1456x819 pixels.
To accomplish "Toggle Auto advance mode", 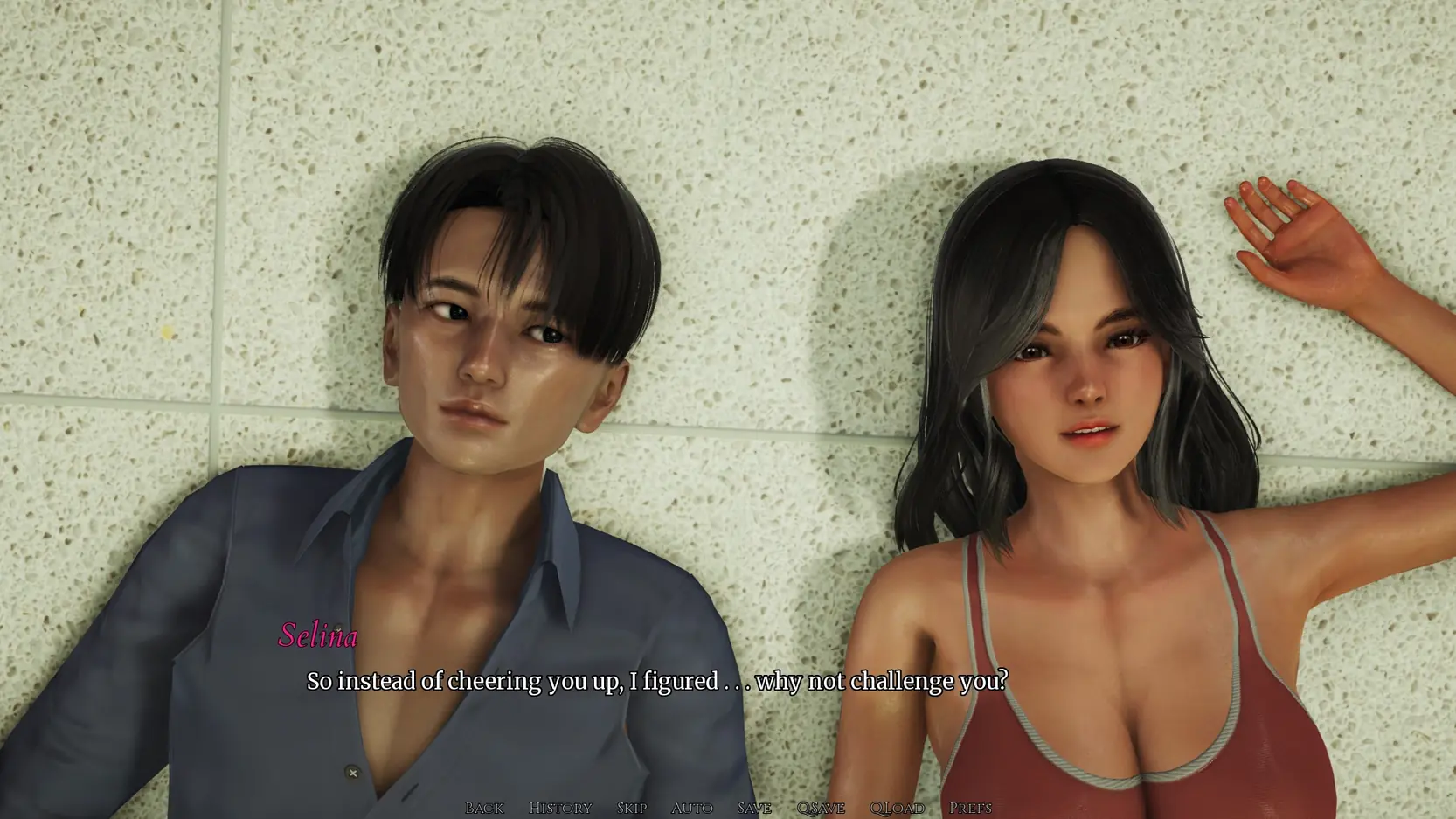I will [691, 808].
